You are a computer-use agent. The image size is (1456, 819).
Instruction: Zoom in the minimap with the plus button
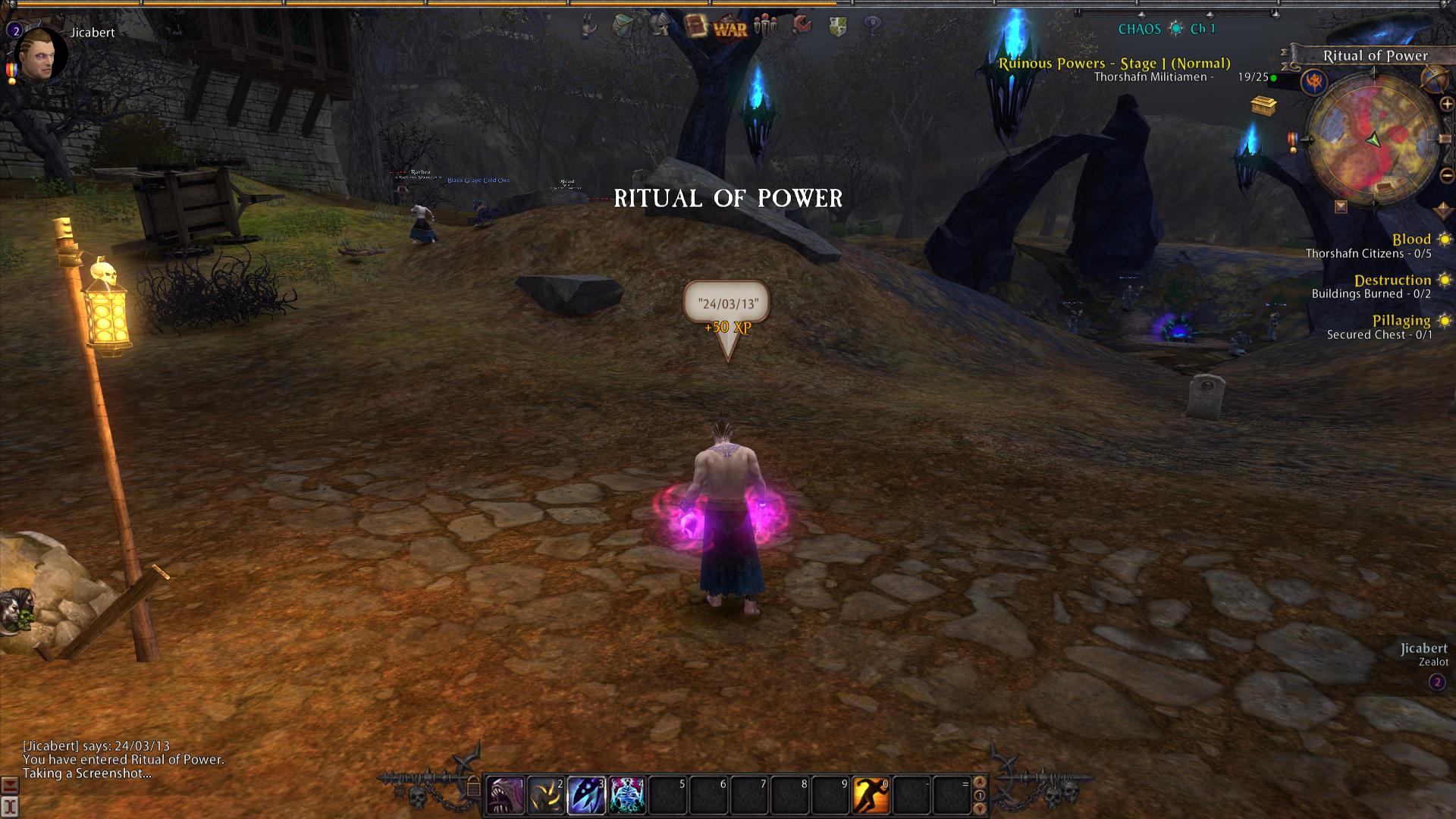[1446, 105]
